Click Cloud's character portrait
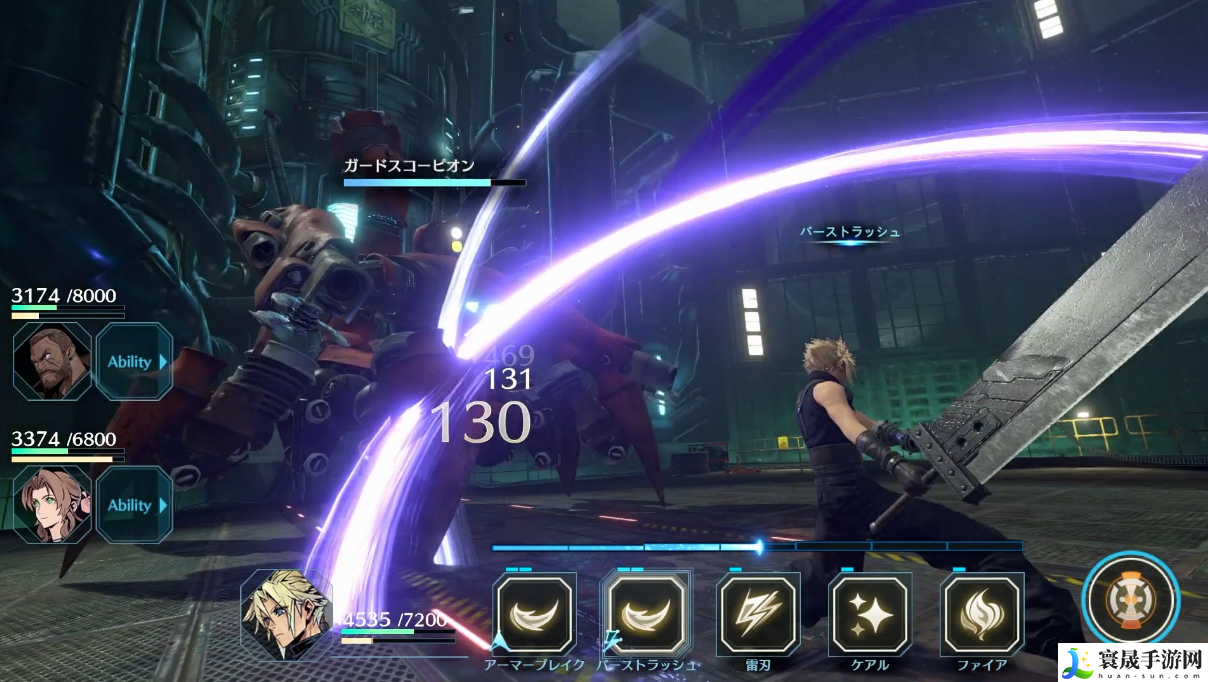1208x682 pixels. click(286, 614)
